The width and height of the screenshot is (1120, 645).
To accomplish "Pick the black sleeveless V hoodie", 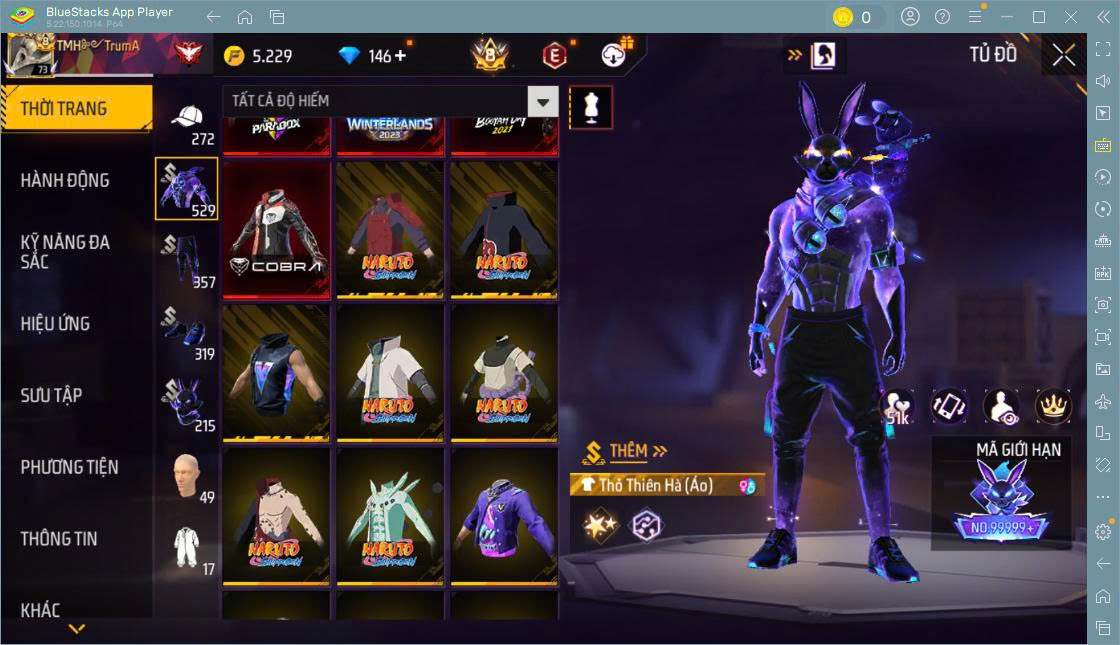I will click(276, 372).
